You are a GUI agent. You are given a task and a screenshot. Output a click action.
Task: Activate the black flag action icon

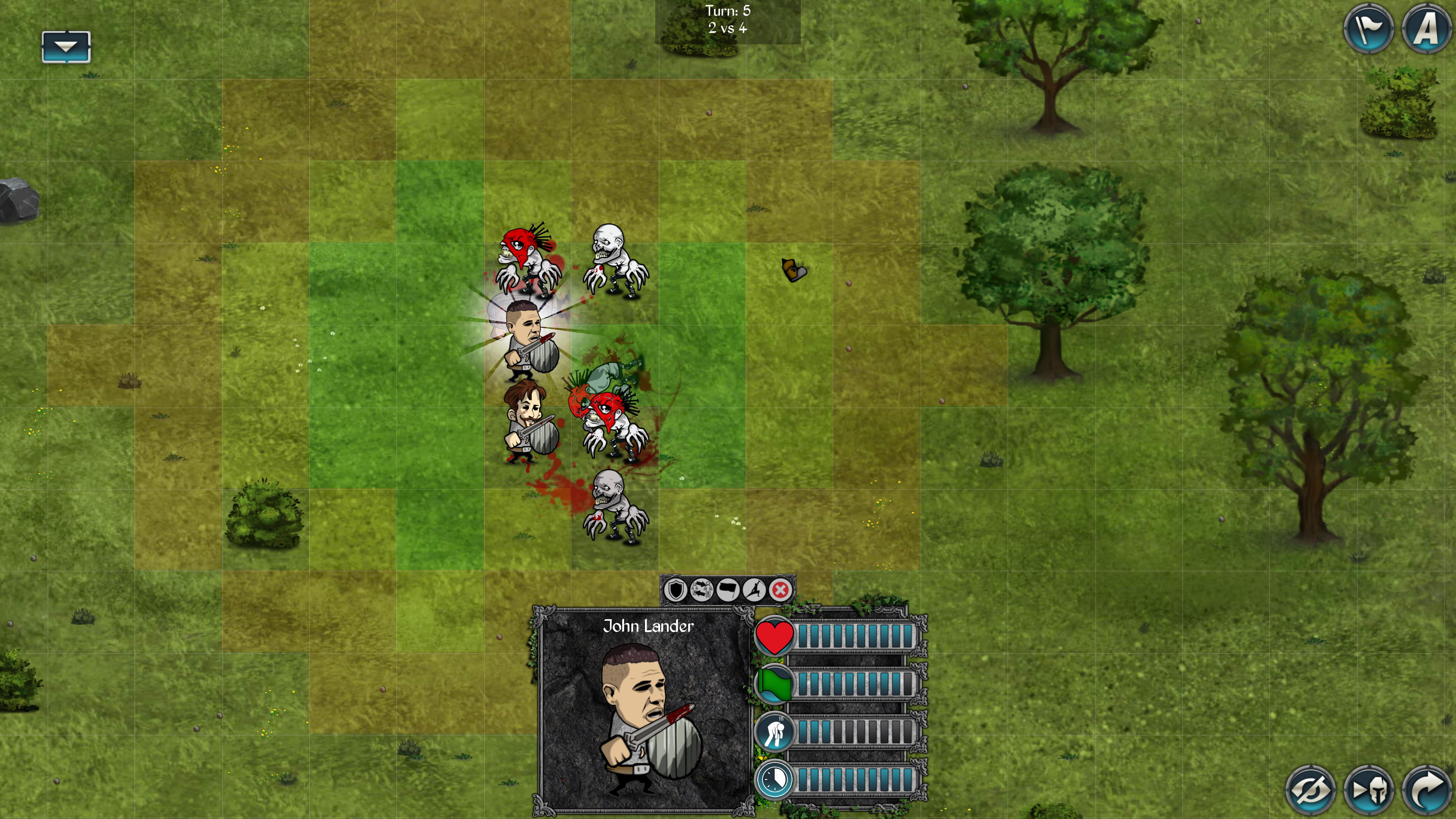728,590
